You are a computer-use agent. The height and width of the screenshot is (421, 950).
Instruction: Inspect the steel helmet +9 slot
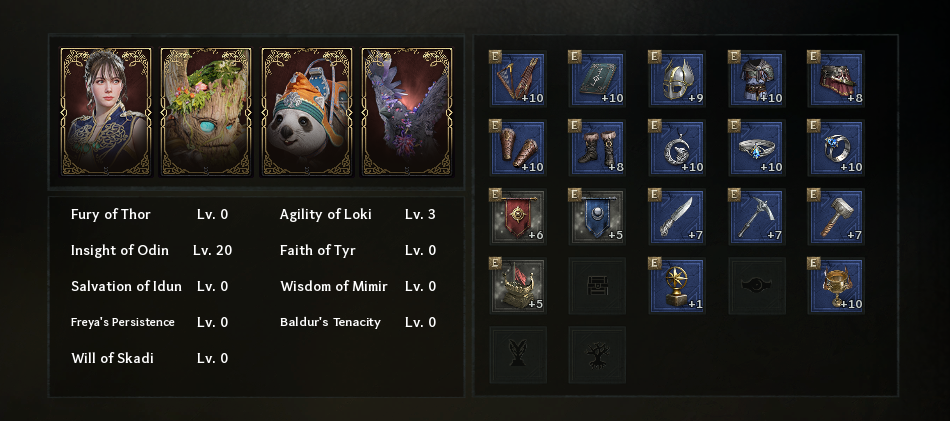[x=678, y=80]
